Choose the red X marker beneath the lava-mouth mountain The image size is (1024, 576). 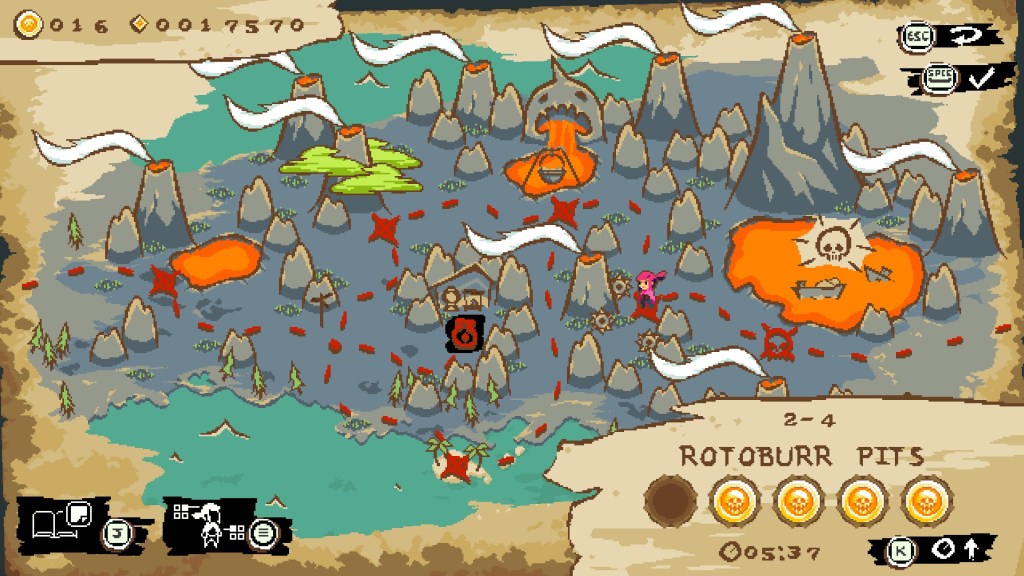point(563,211)
